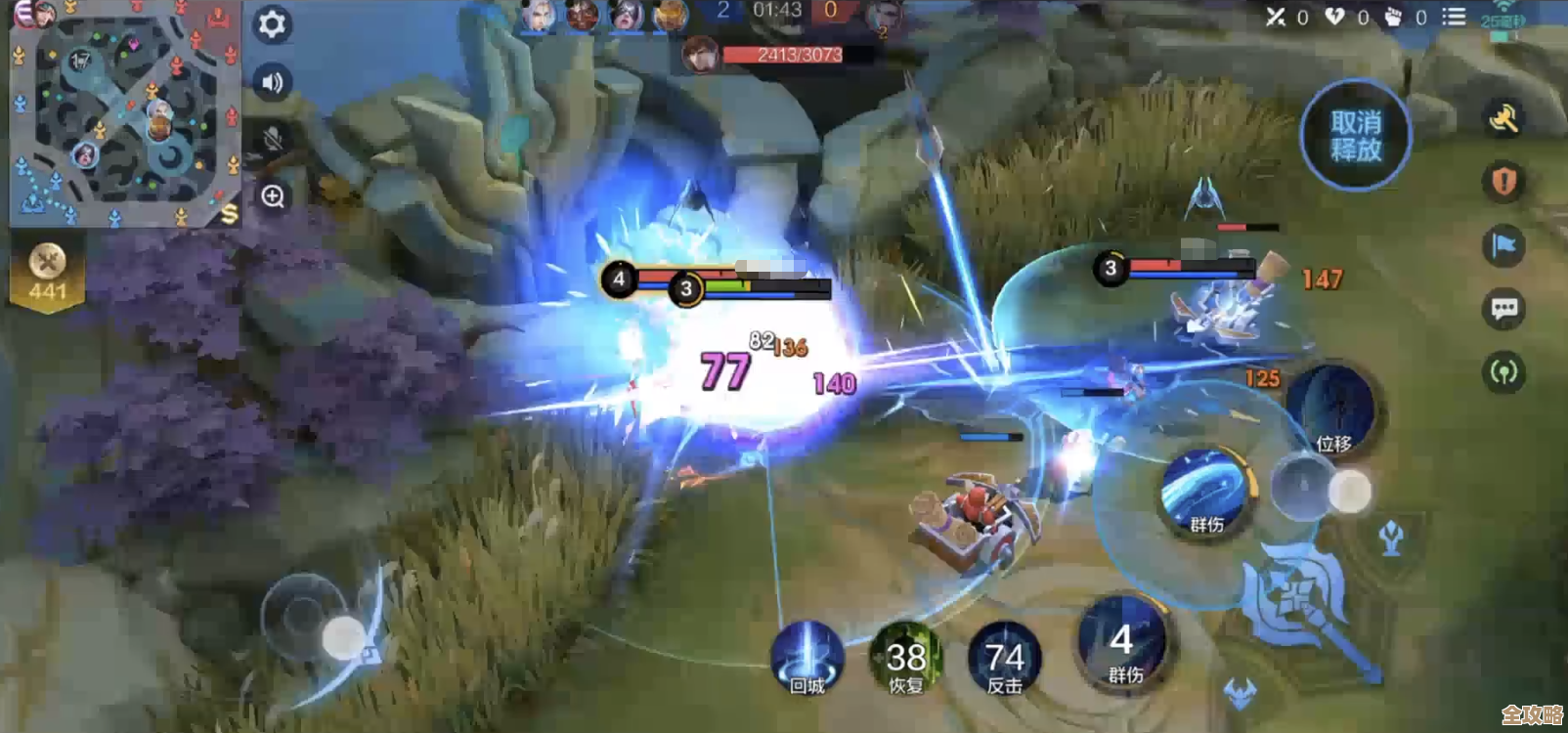1568x733 pixels.
Task: Trigger the 反击 counter skill
Action: [x=1004, y=658]
